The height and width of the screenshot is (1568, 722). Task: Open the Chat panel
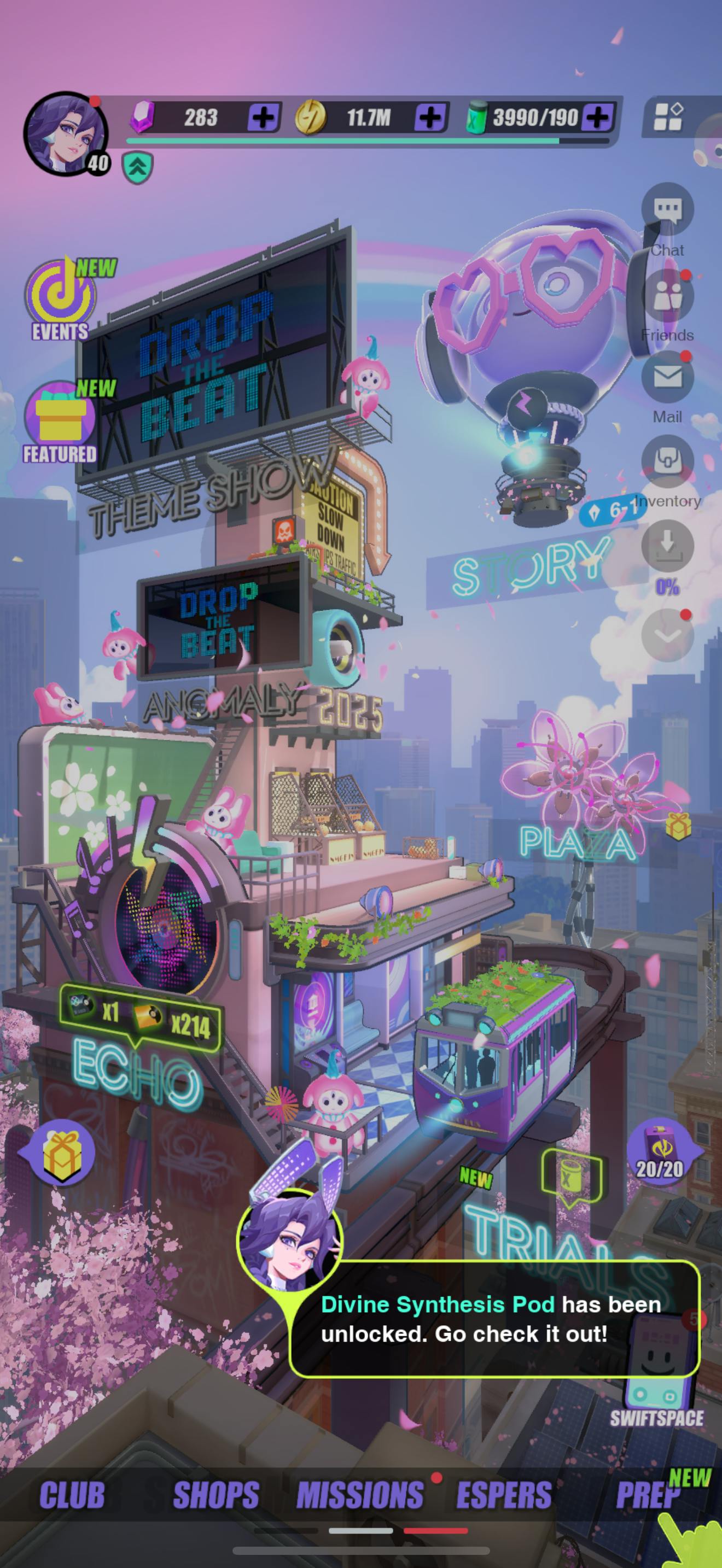tap(667, 210)
